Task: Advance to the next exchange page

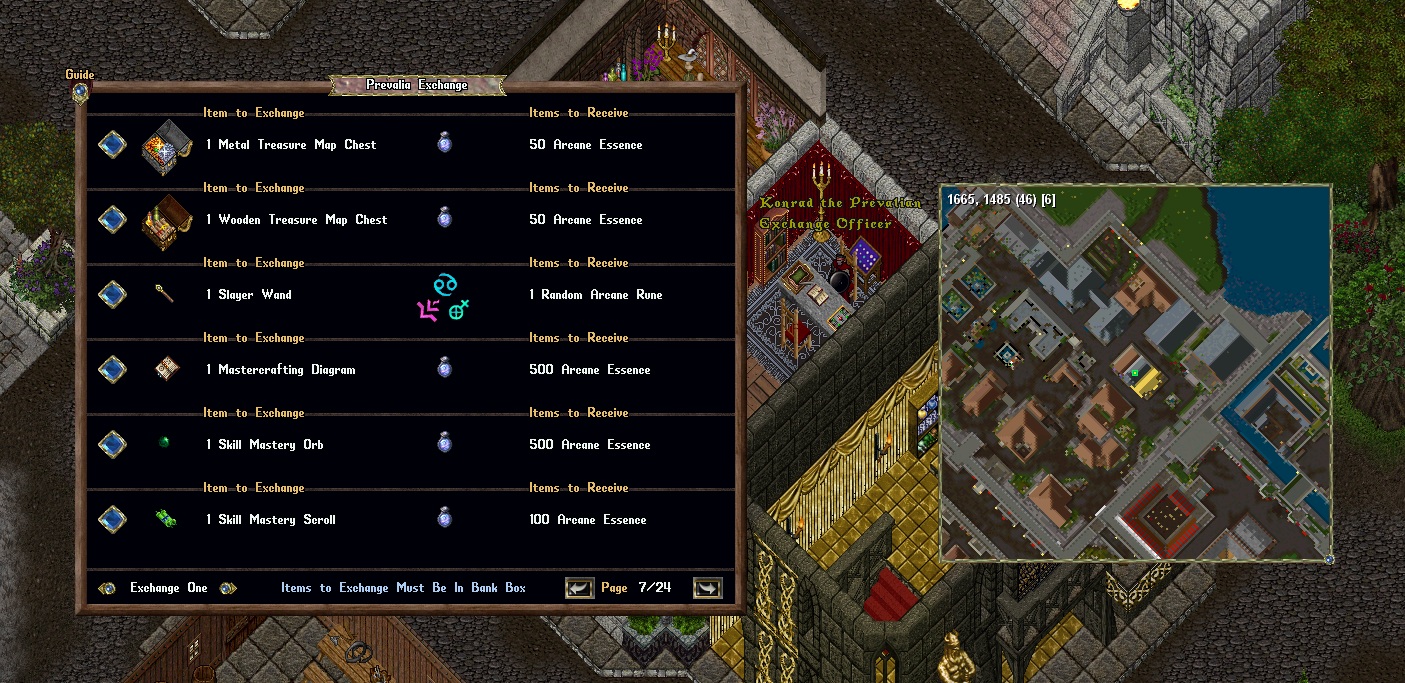Action: [707, 588]
